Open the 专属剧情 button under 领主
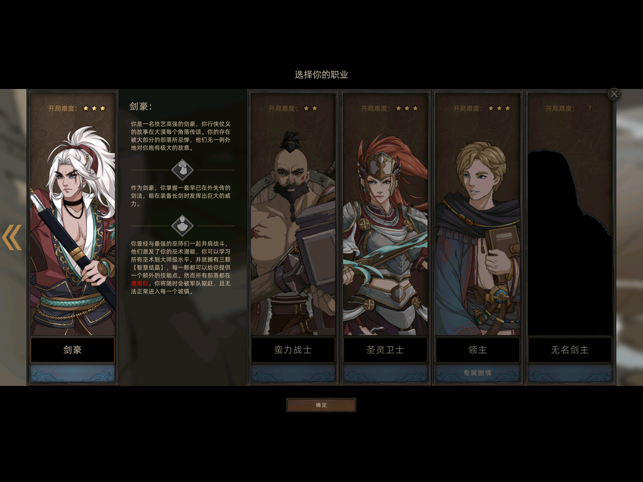The height and width of the screenshot is (482, 643). point(477,373)
